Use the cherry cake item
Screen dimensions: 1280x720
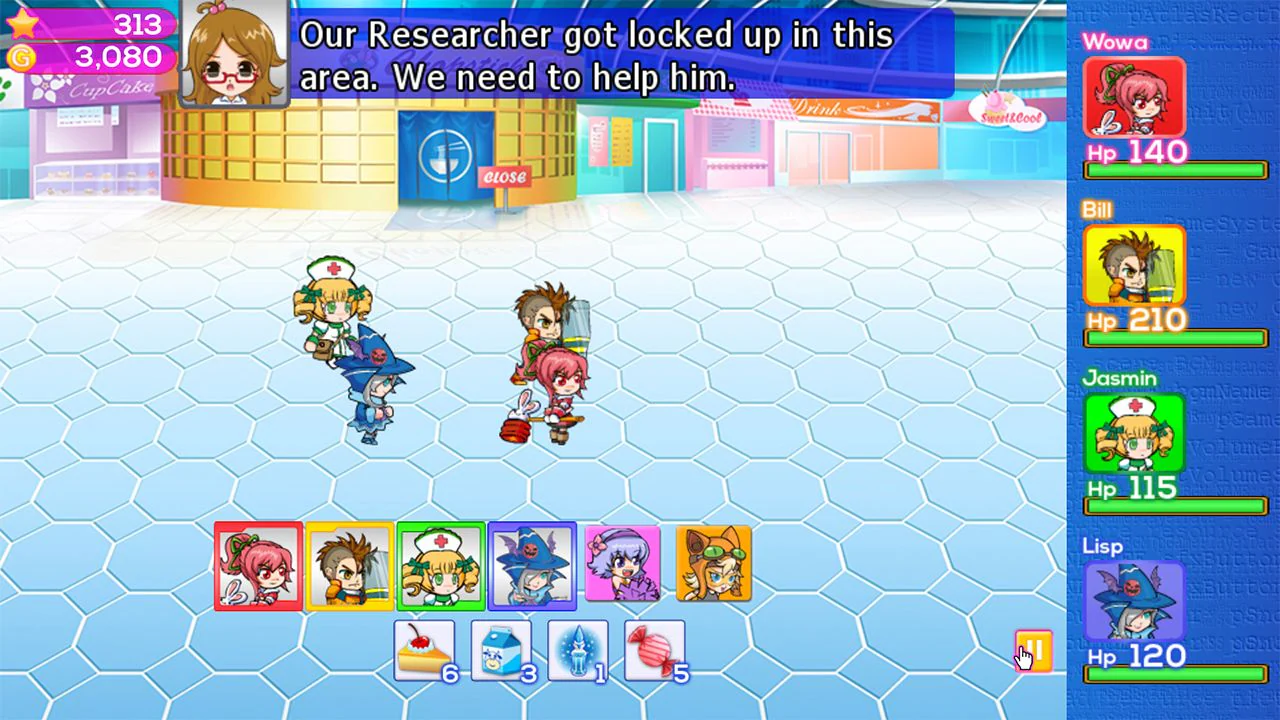coord(424,651)
